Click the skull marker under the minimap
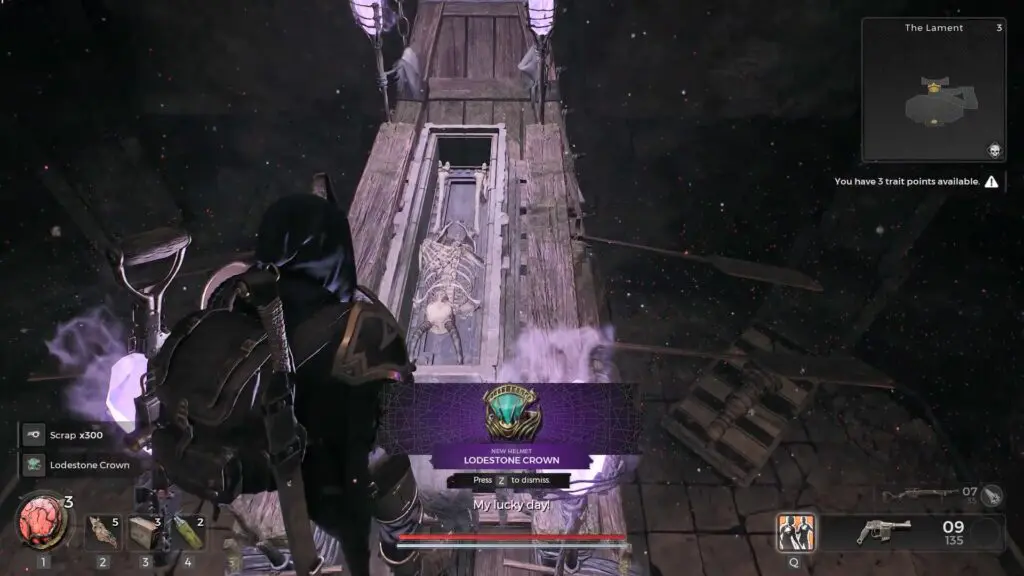Viewport: 1024px width, 576px height. (x=994, y=150)
